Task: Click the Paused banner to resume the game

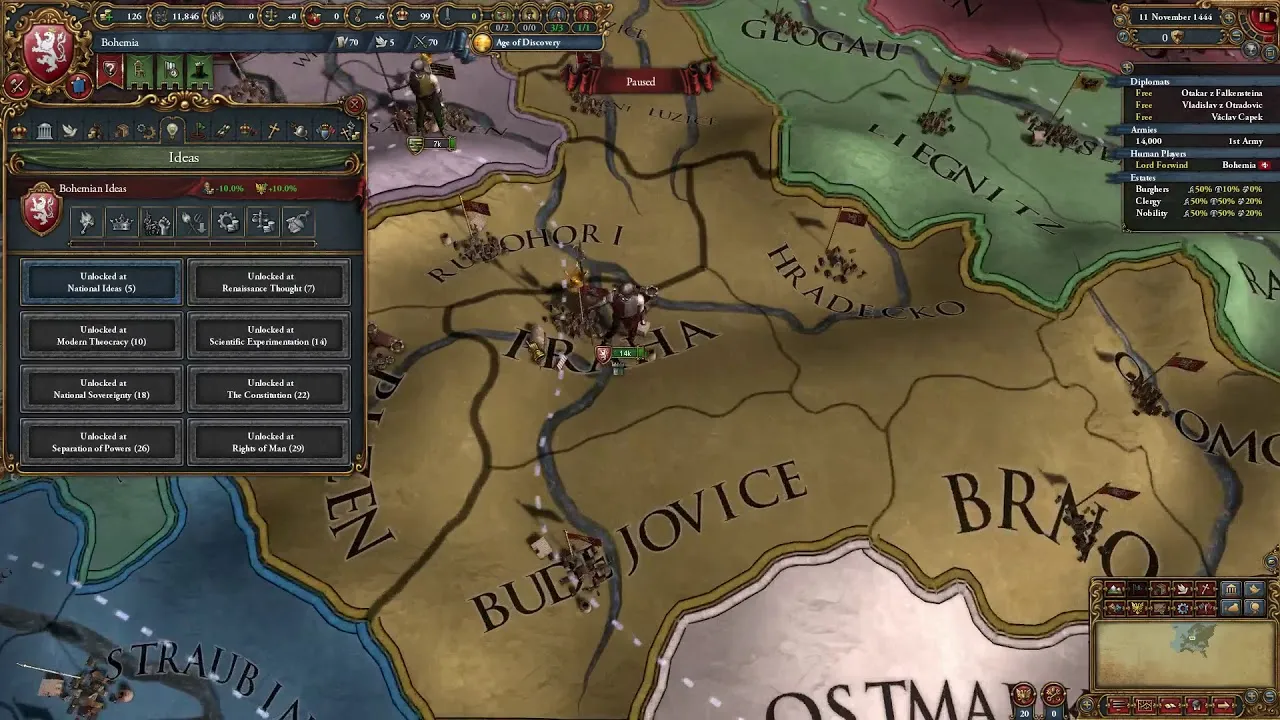Action: pyautogui.click(x=640, y=81)
